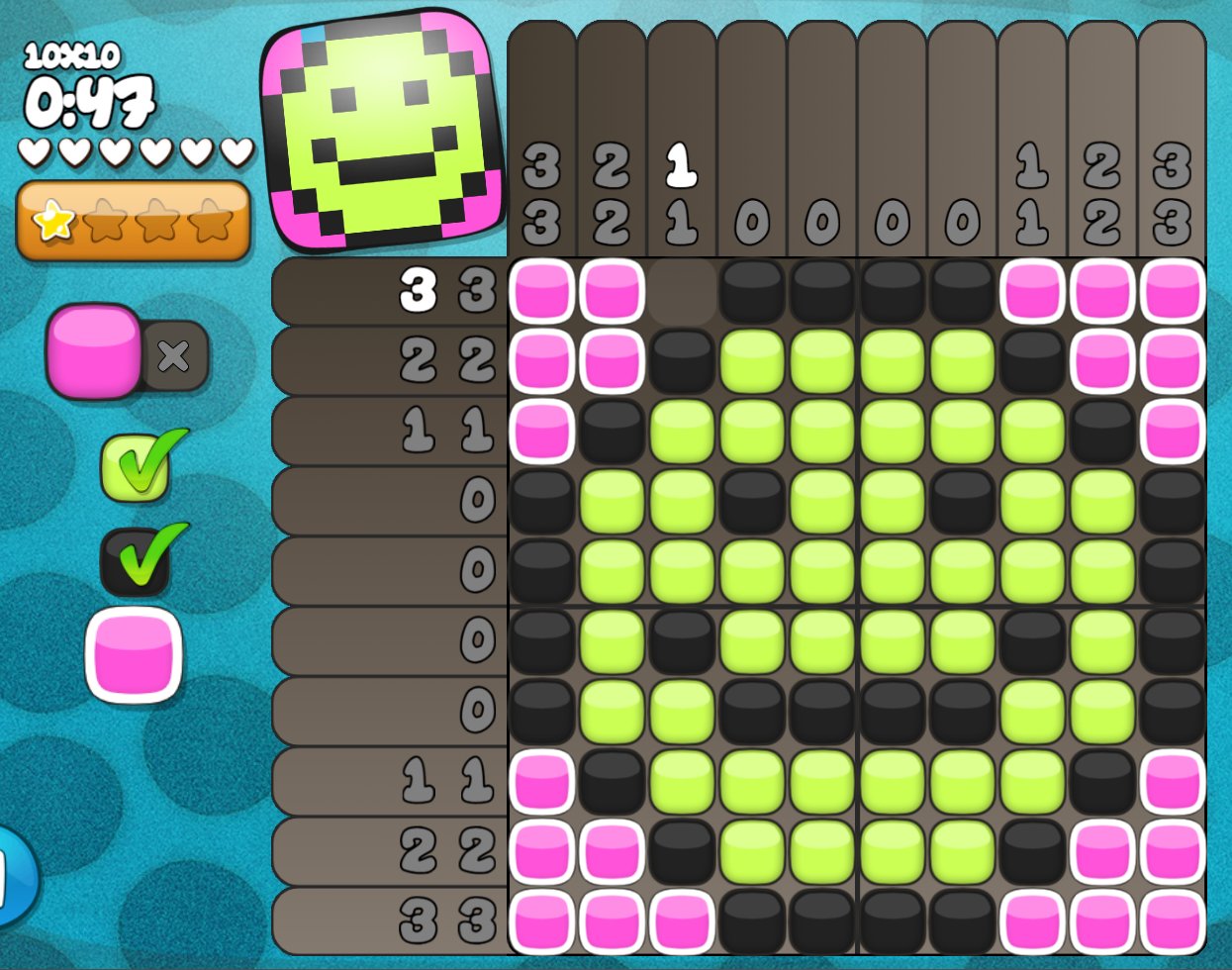This screenshot has width=1232, height=970.
Task: Pick the pink color swatch with white outline
Action: pyautogui.click(x=134, y=654)
